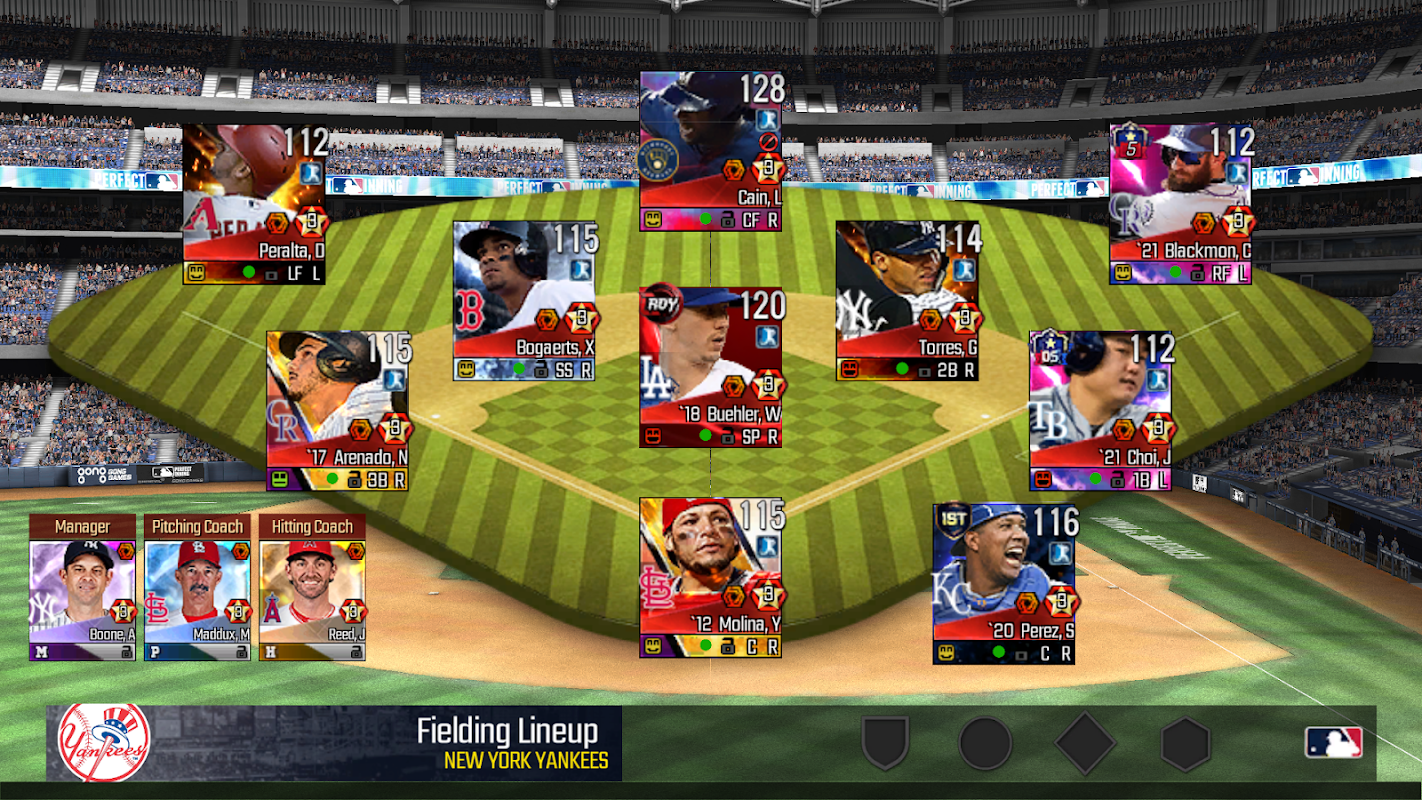Viewport: 1422px width, 800px height.
Task: Open the '18 Buehler starting pitcher card
Action: (x=711, y=367)
